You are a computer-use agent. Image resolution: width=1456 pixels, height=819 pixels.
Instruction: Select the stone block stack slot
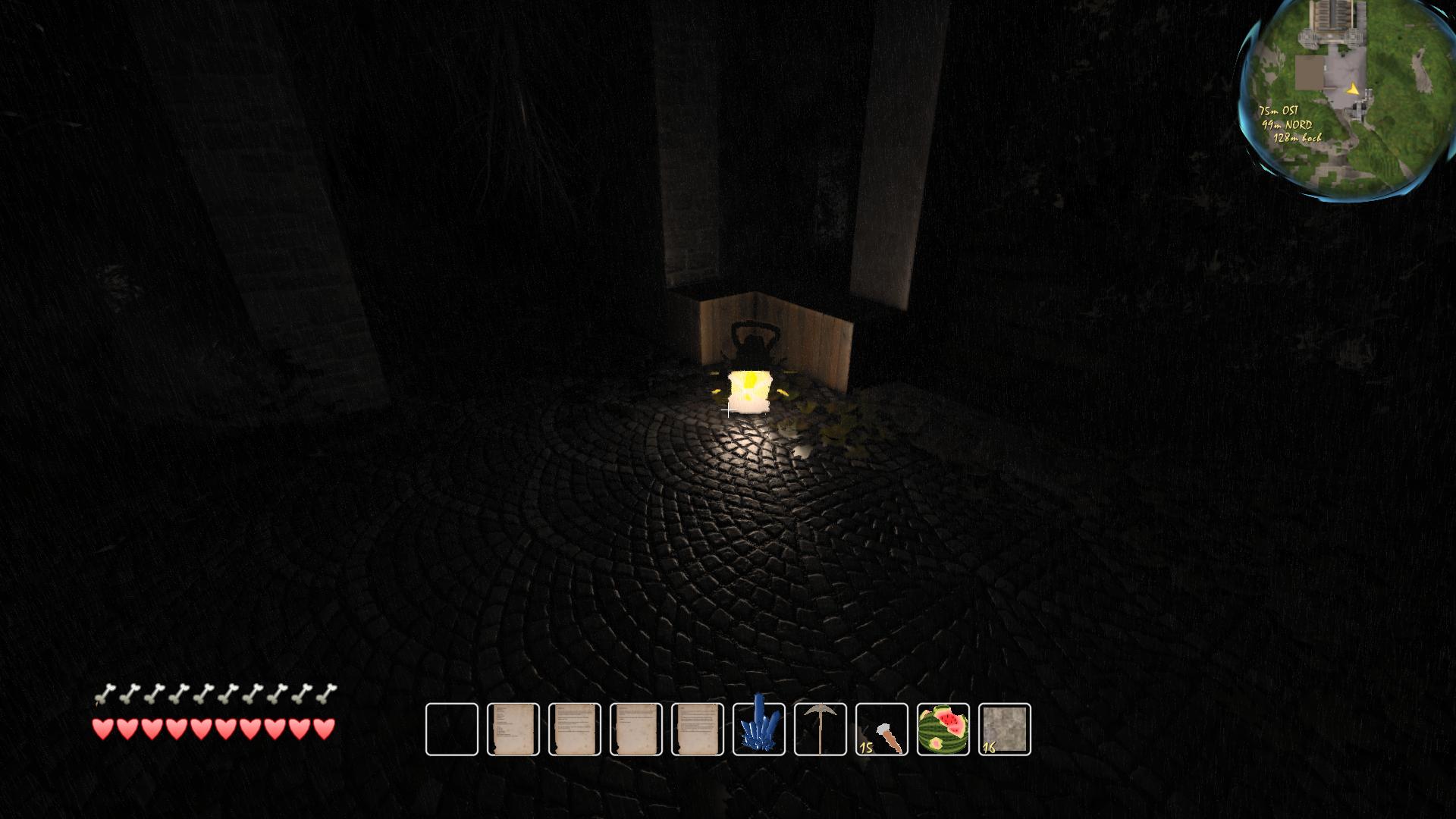(x=1005, y=730)
